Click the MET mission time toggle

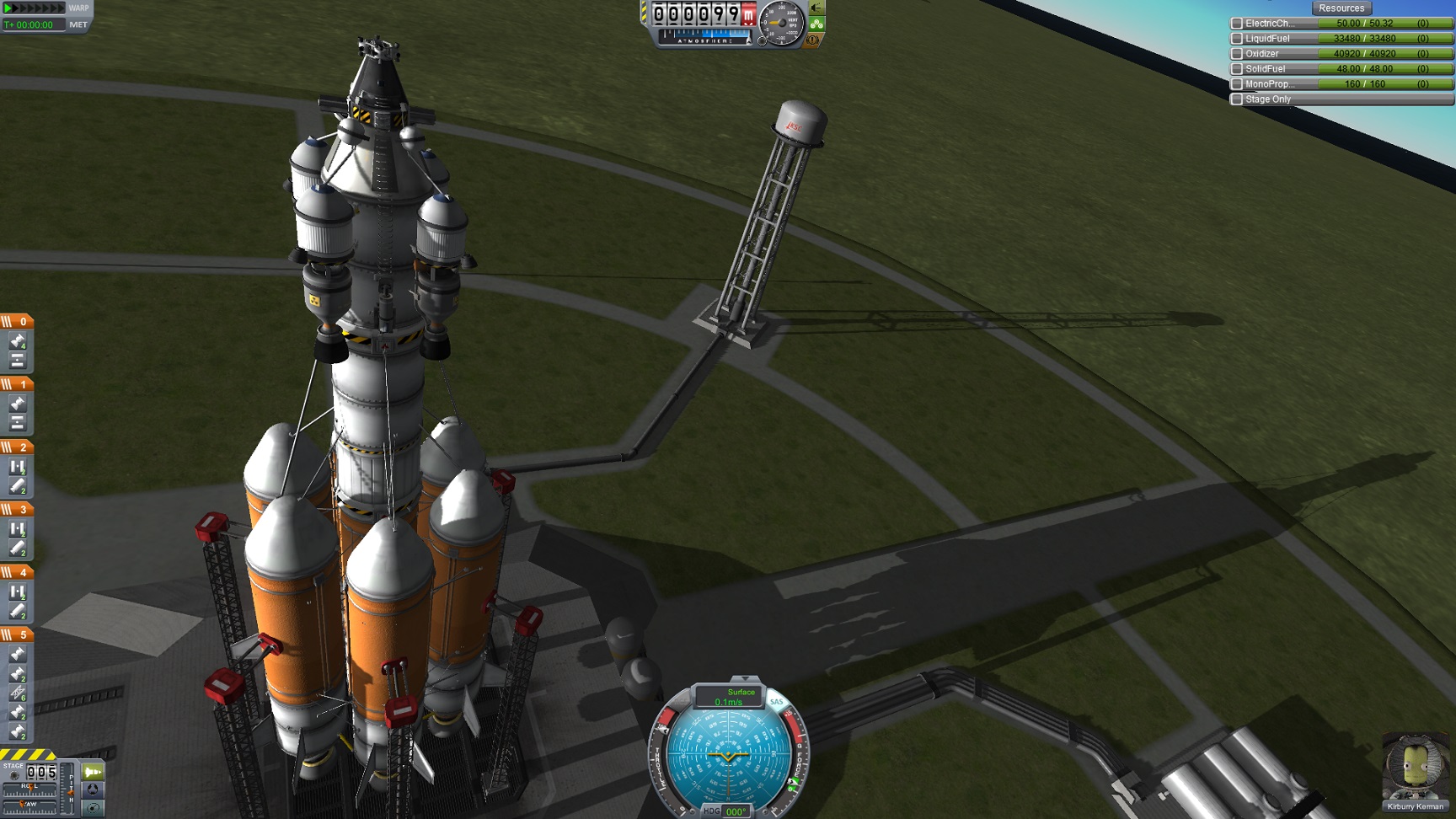(x=78, y=24)
